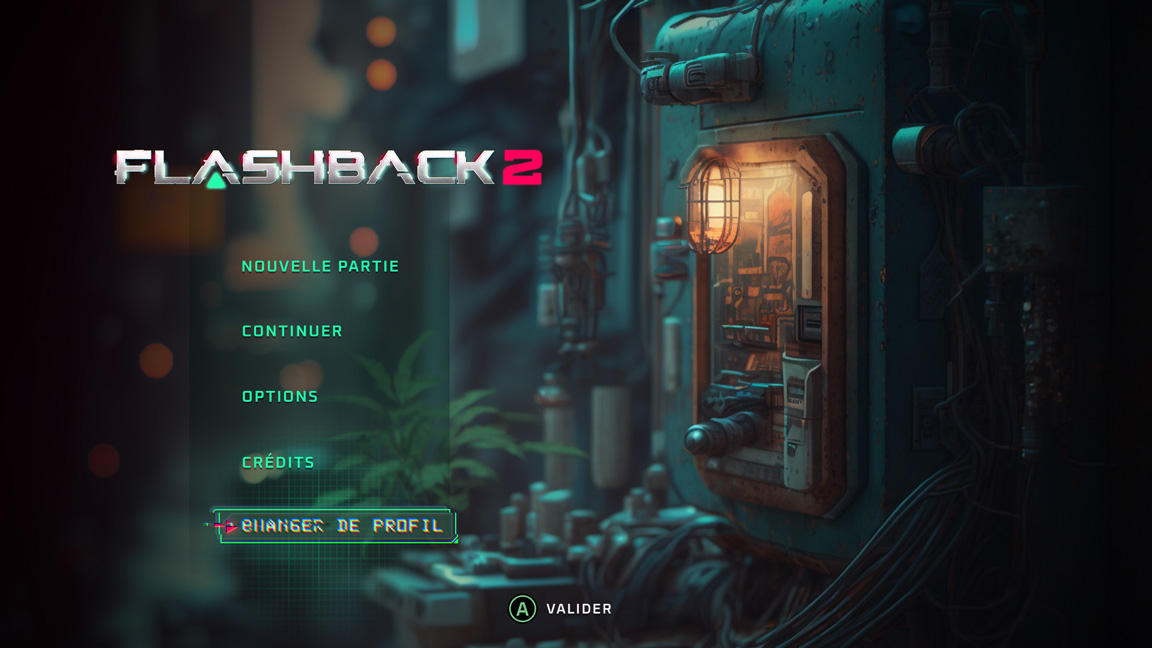
Task: Open the Options menu
Action: point(280,397)
